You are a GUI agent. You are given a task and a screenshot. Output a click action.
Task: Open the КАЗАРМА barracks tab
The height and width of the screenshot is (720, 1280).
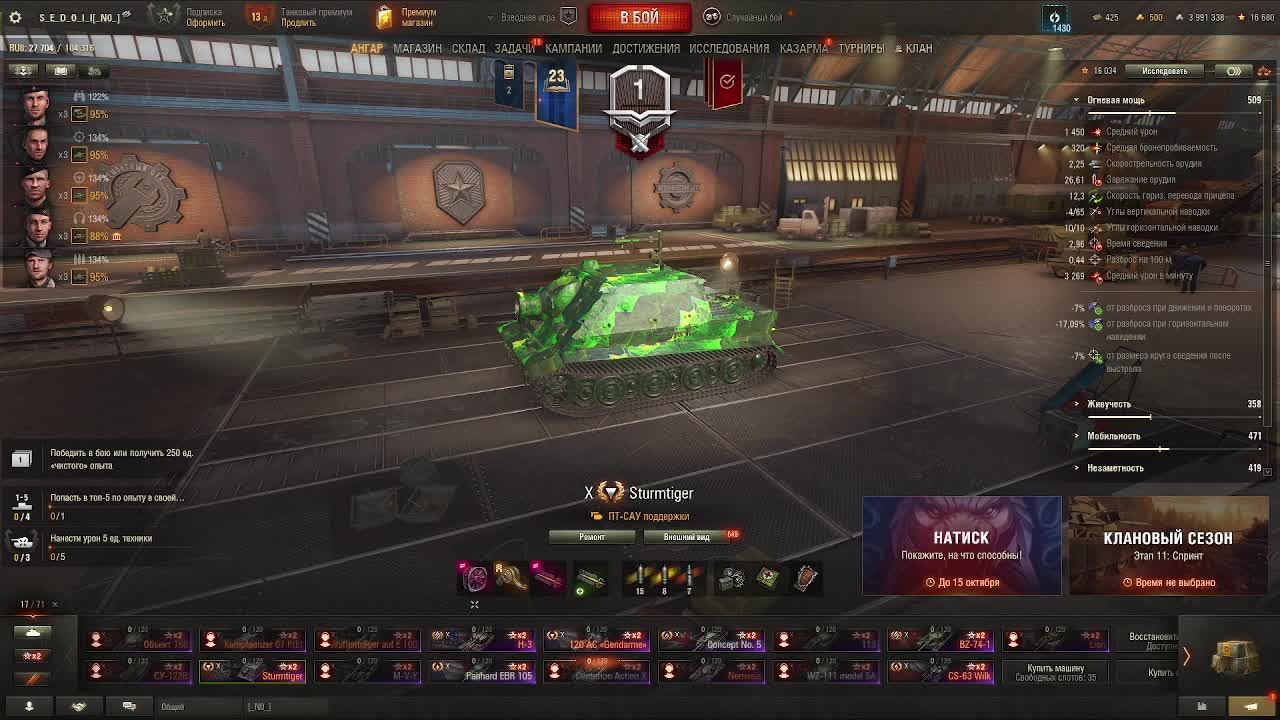(x=803, y=48)
